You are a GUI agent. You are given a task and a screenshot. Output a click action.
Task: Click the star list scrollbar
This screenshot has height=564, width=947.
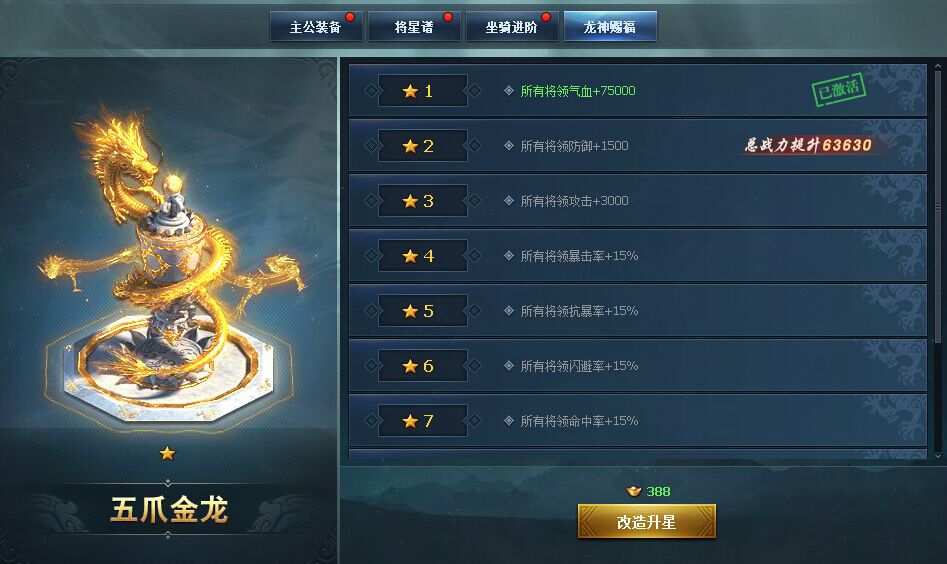pos(937,200)
